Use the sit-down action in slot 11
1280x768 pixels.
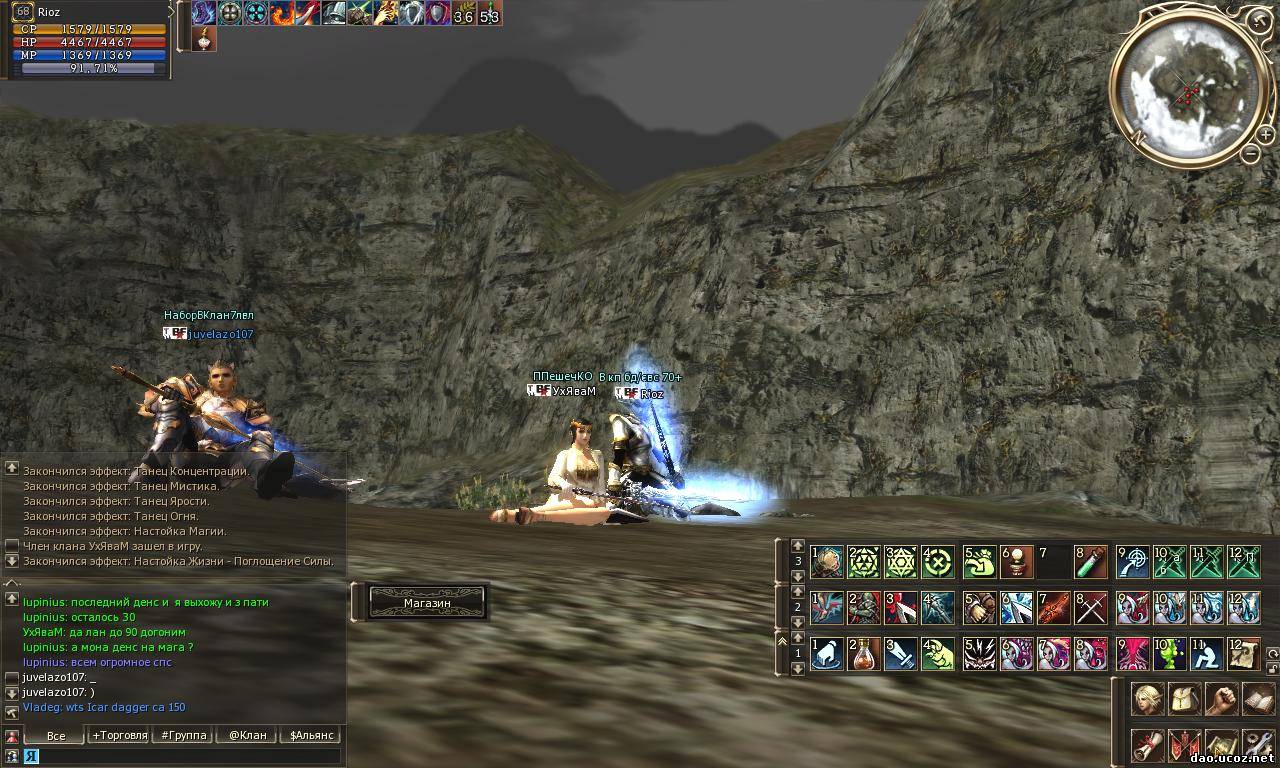click(1207, 654)
